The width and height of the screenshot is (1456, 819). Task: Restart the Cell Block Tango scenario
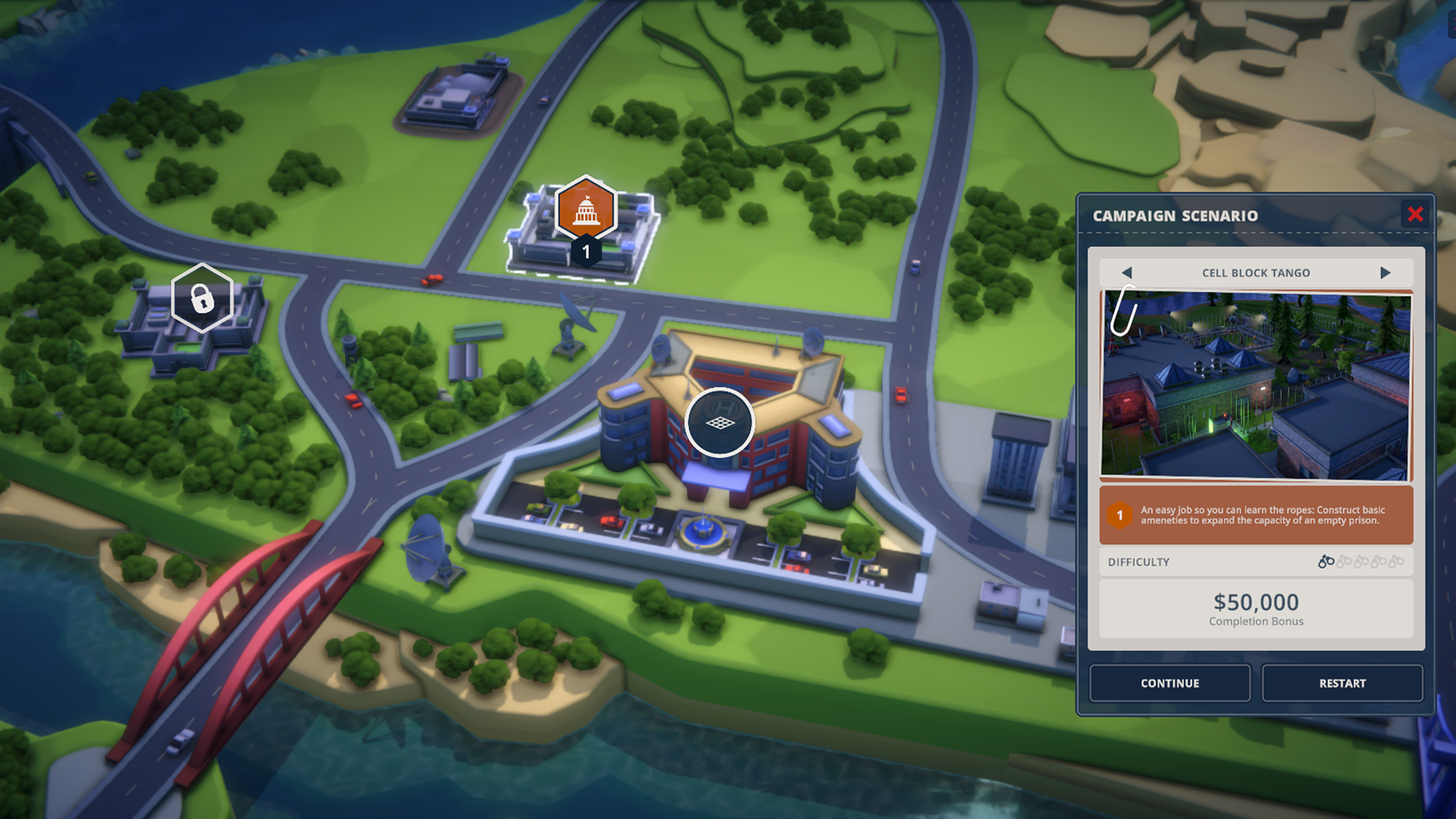(x=1342, y=683)
